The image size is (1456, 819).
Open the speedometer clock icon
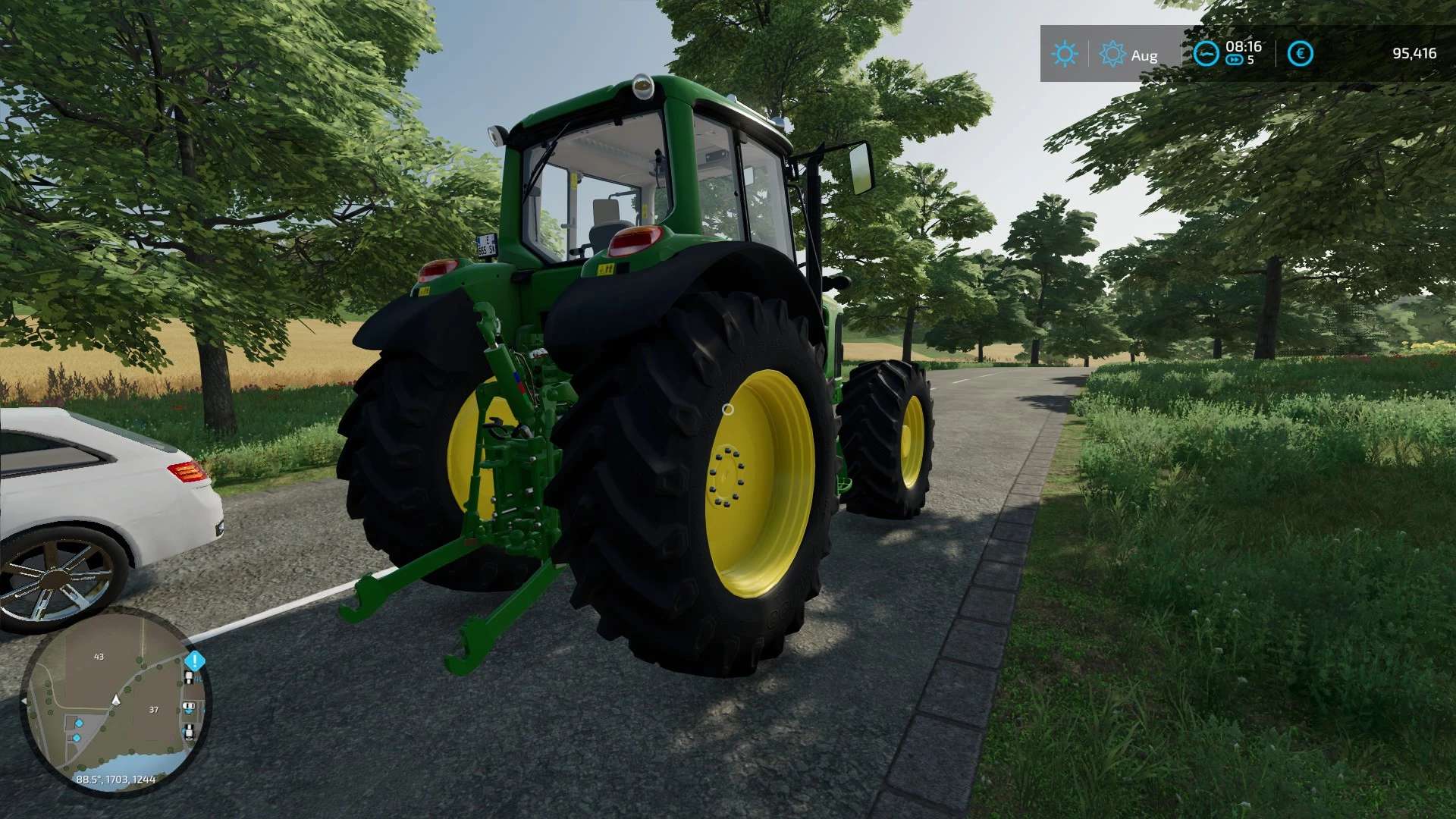(1207, 52)
